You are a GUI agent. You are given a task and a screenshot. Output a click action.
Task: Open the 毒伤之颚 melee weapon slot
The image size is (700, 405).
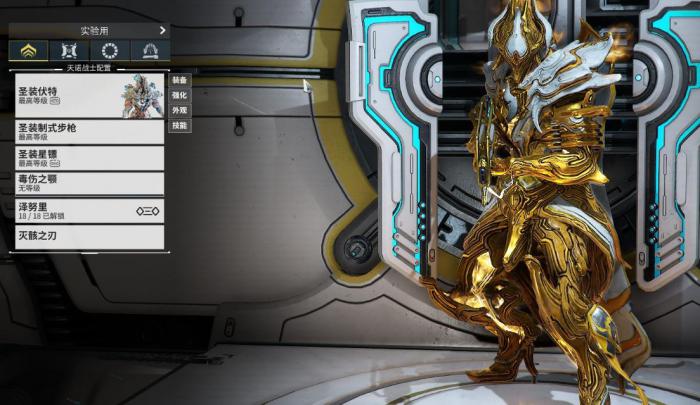coord(89,183)
